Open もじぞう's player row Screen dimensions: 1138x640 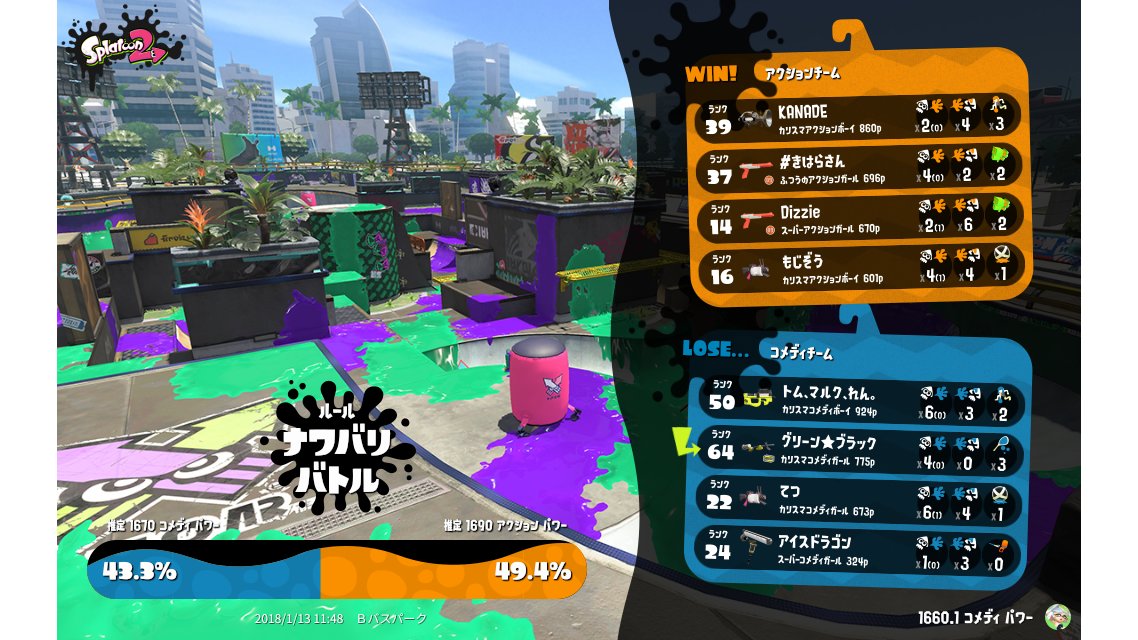860,269
